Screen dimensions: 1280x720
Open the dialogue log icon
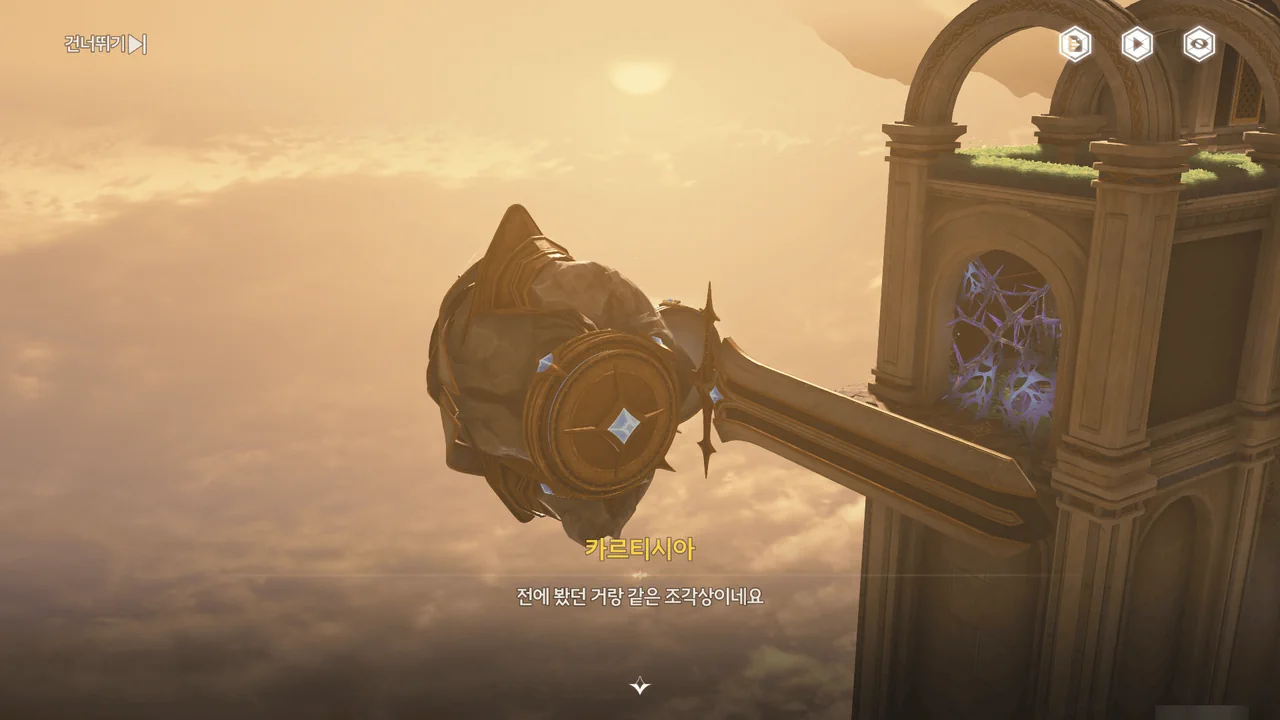[x=1075, y=44]
